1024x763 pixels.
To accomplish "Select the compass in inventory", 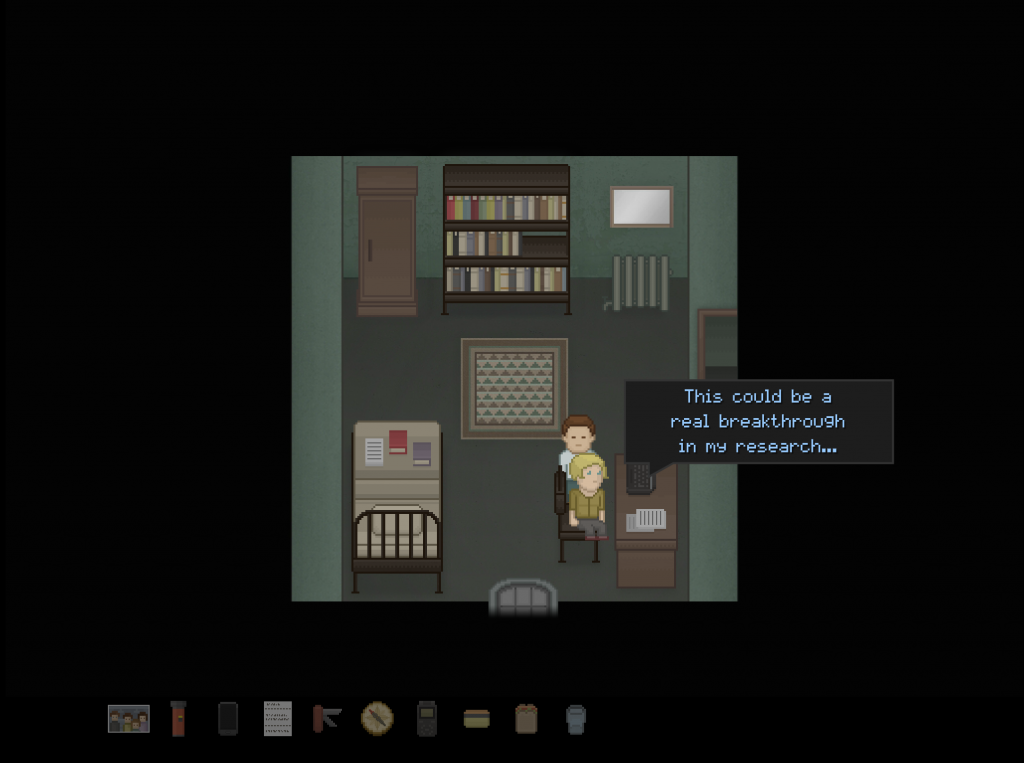I will coord(377,718).
